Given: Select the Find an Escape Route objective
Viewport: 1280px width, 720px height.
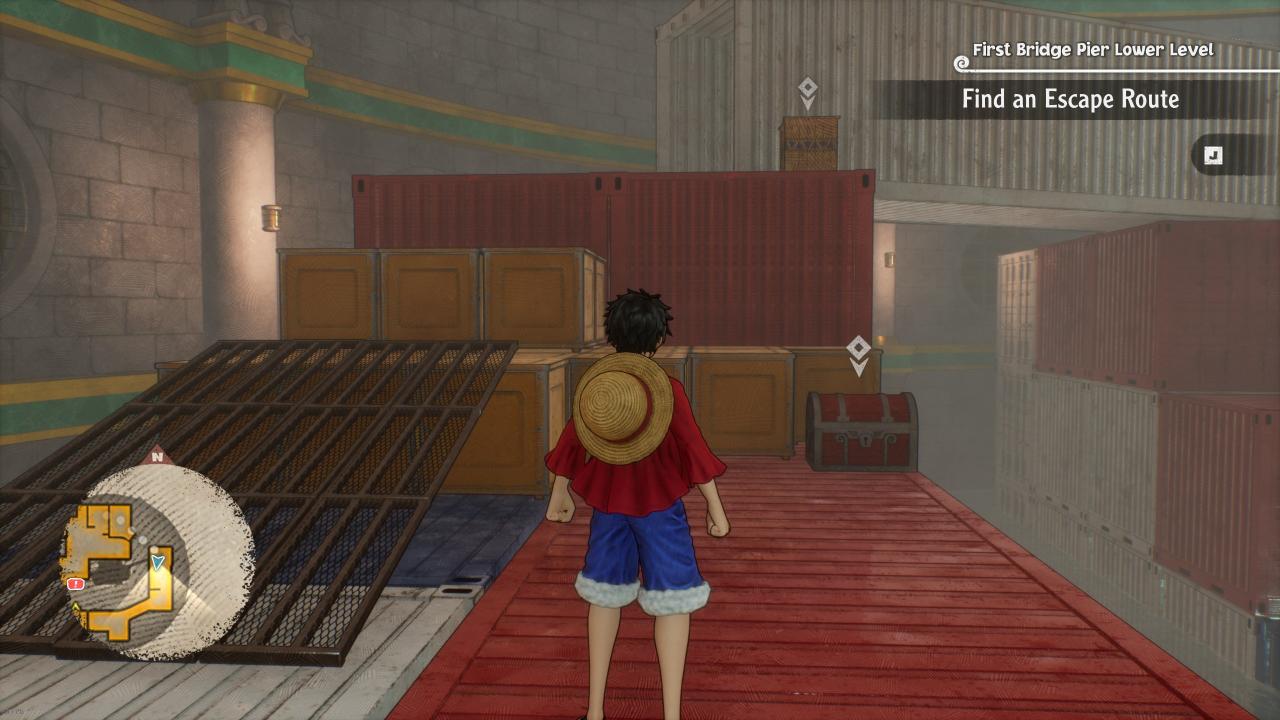Looking at the screenshot, I should click(1070, 99).
